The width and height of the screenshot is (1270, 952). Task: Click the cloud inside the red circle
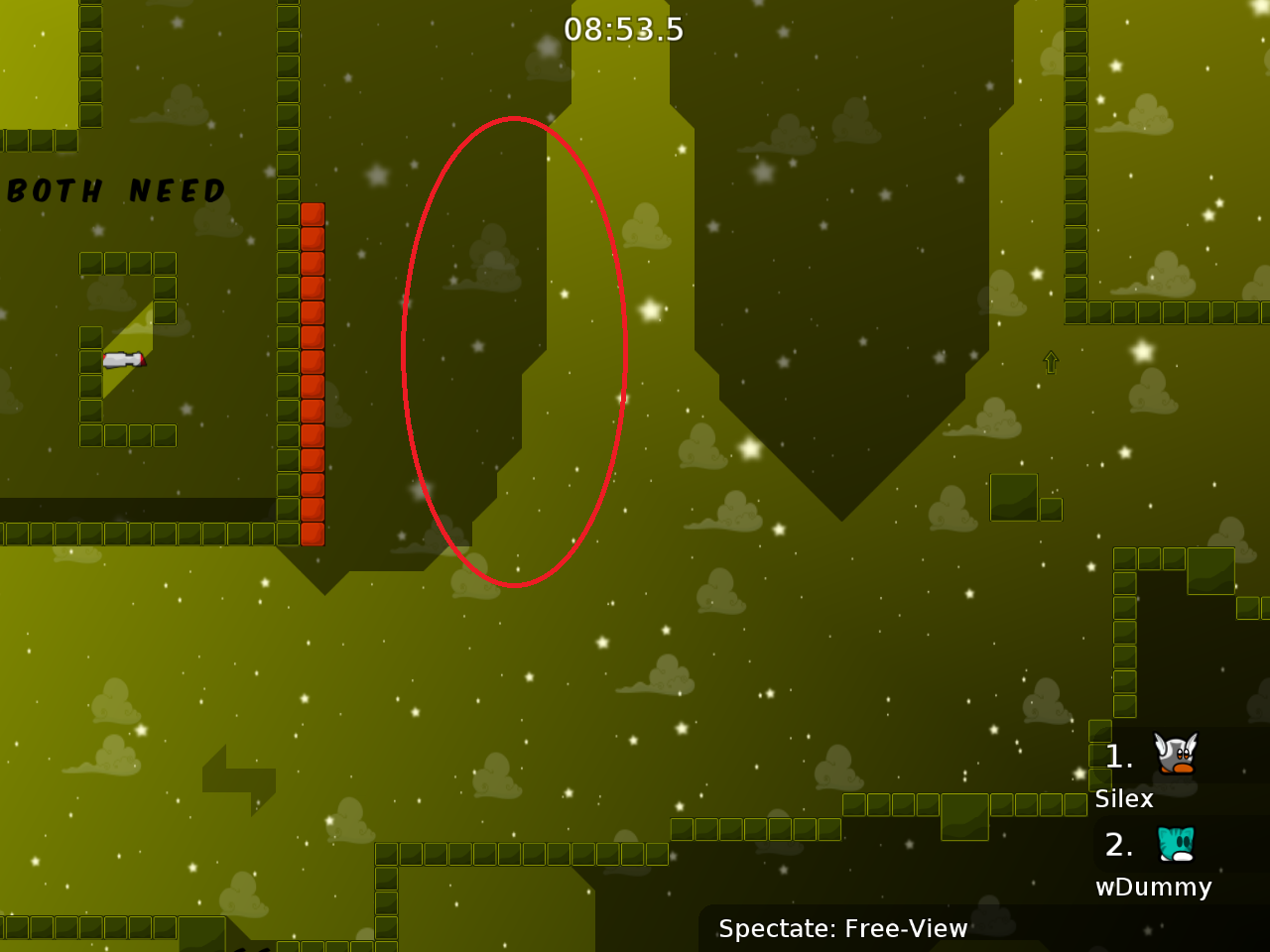483,260
